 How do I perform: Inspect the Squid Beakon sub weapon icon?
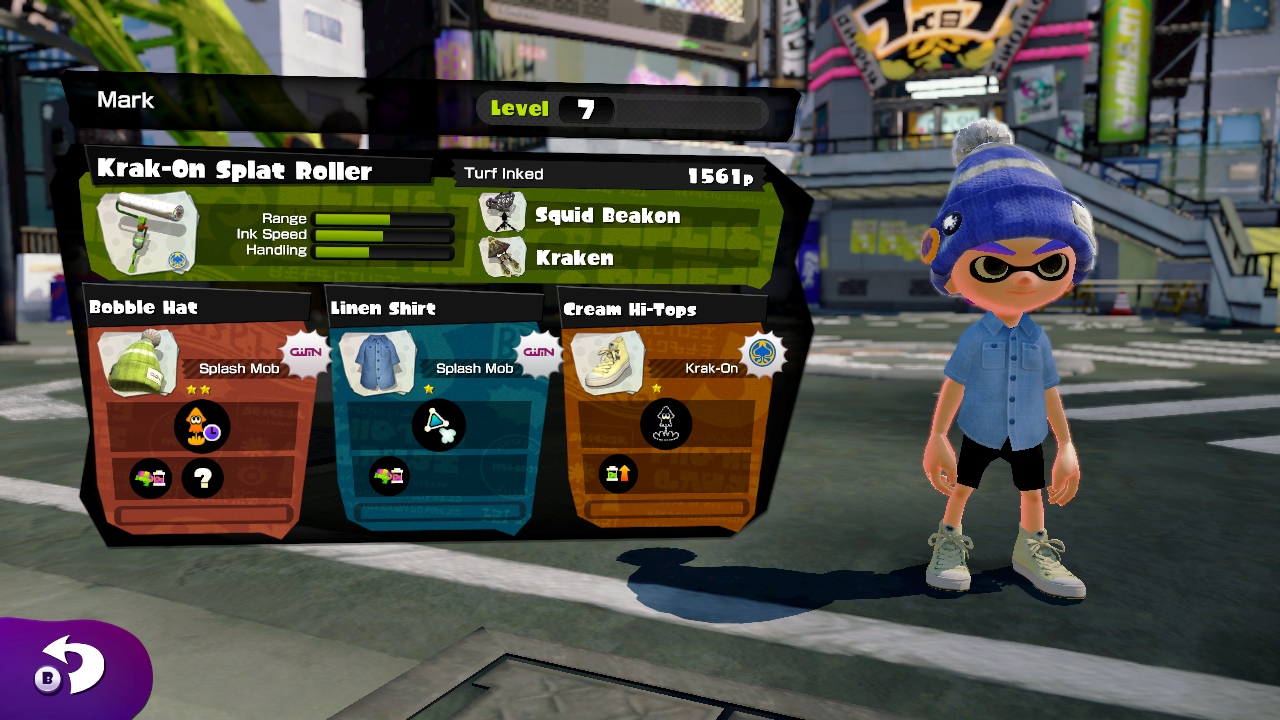pos(503,214)
